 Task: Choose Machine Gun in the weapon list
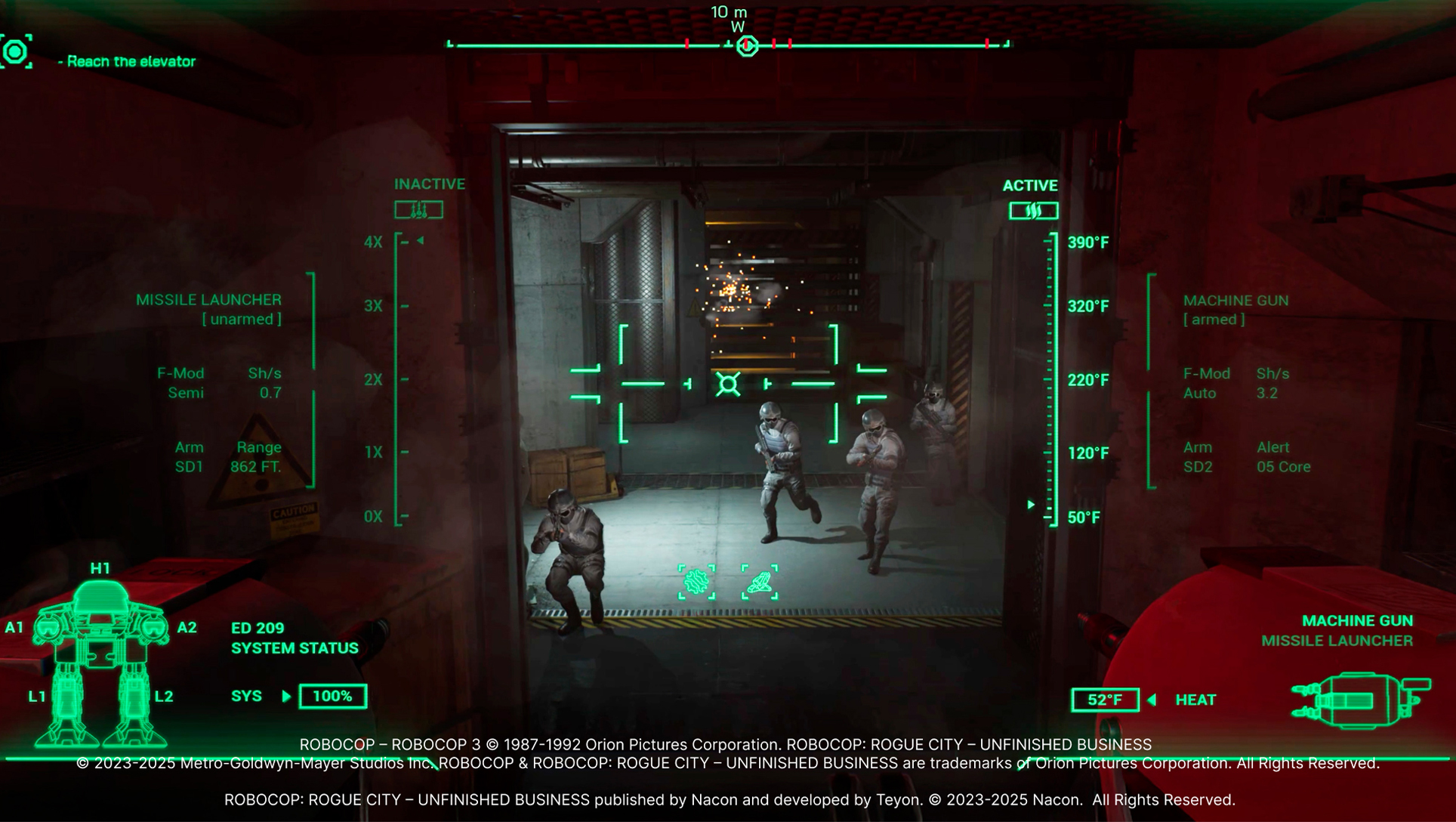(x=1356, y=621)
